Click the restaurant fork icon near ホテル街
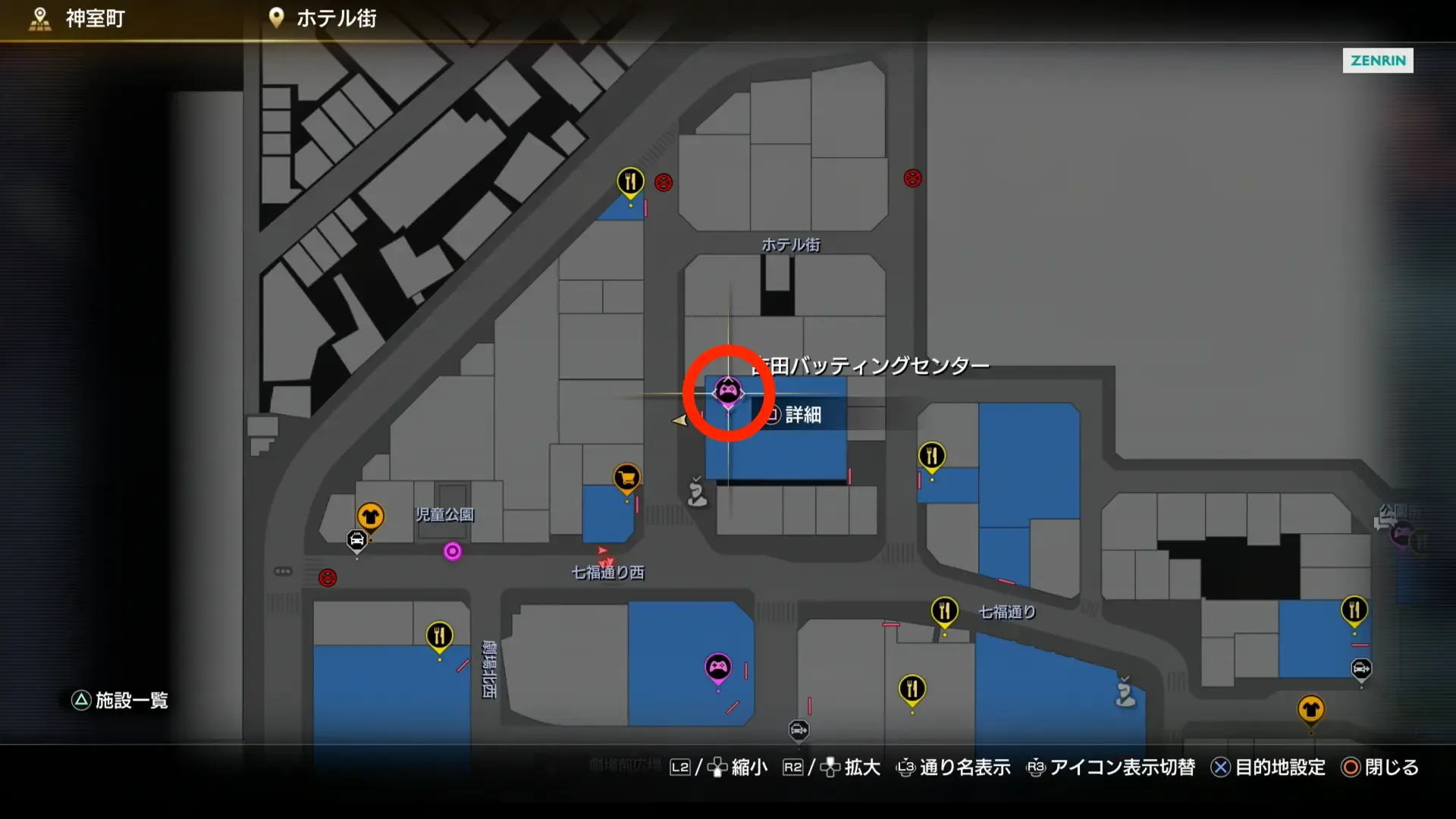 coord(630,181)
